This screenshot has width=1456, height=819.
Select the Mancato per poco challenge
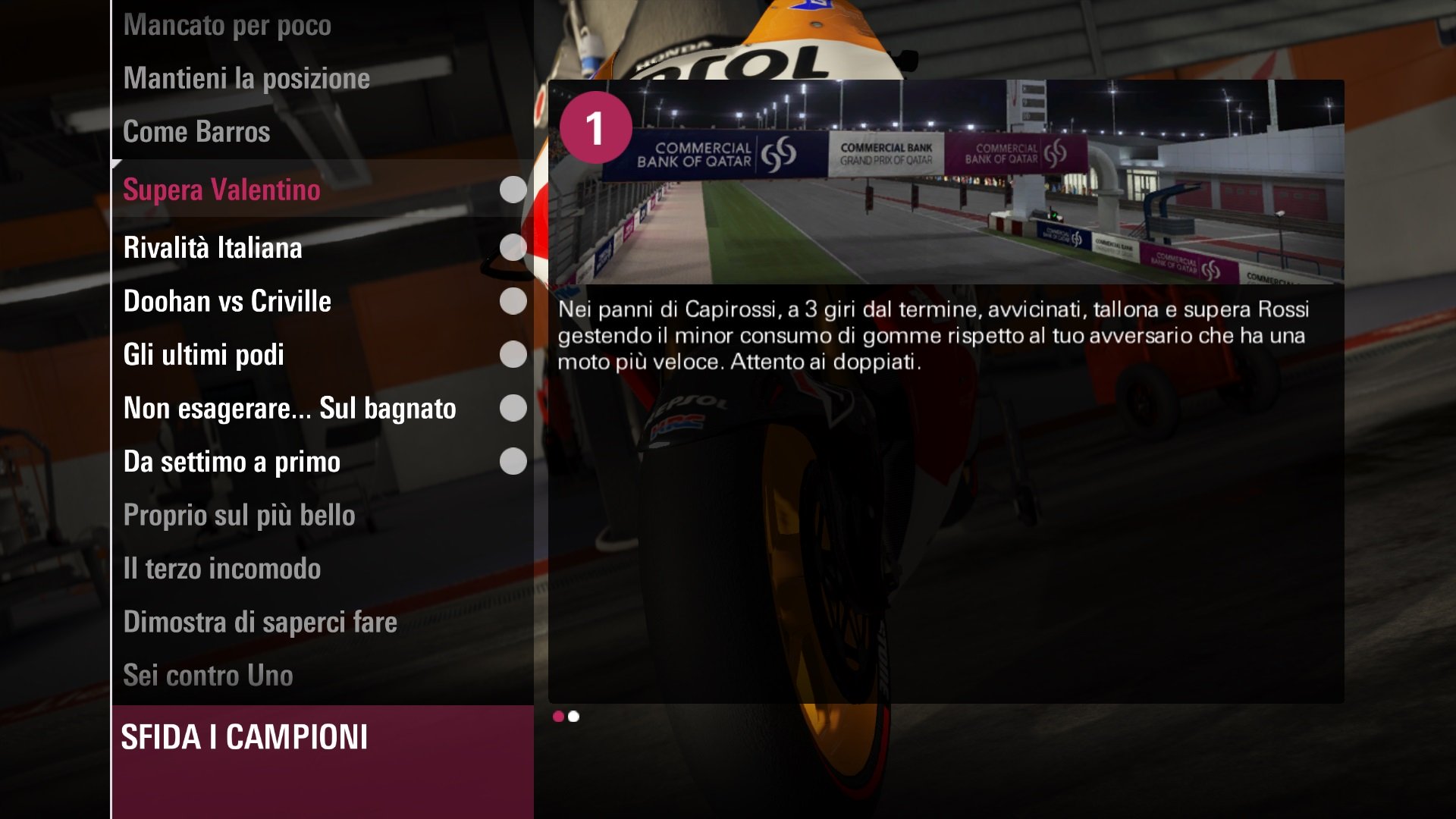click(227, 26)
